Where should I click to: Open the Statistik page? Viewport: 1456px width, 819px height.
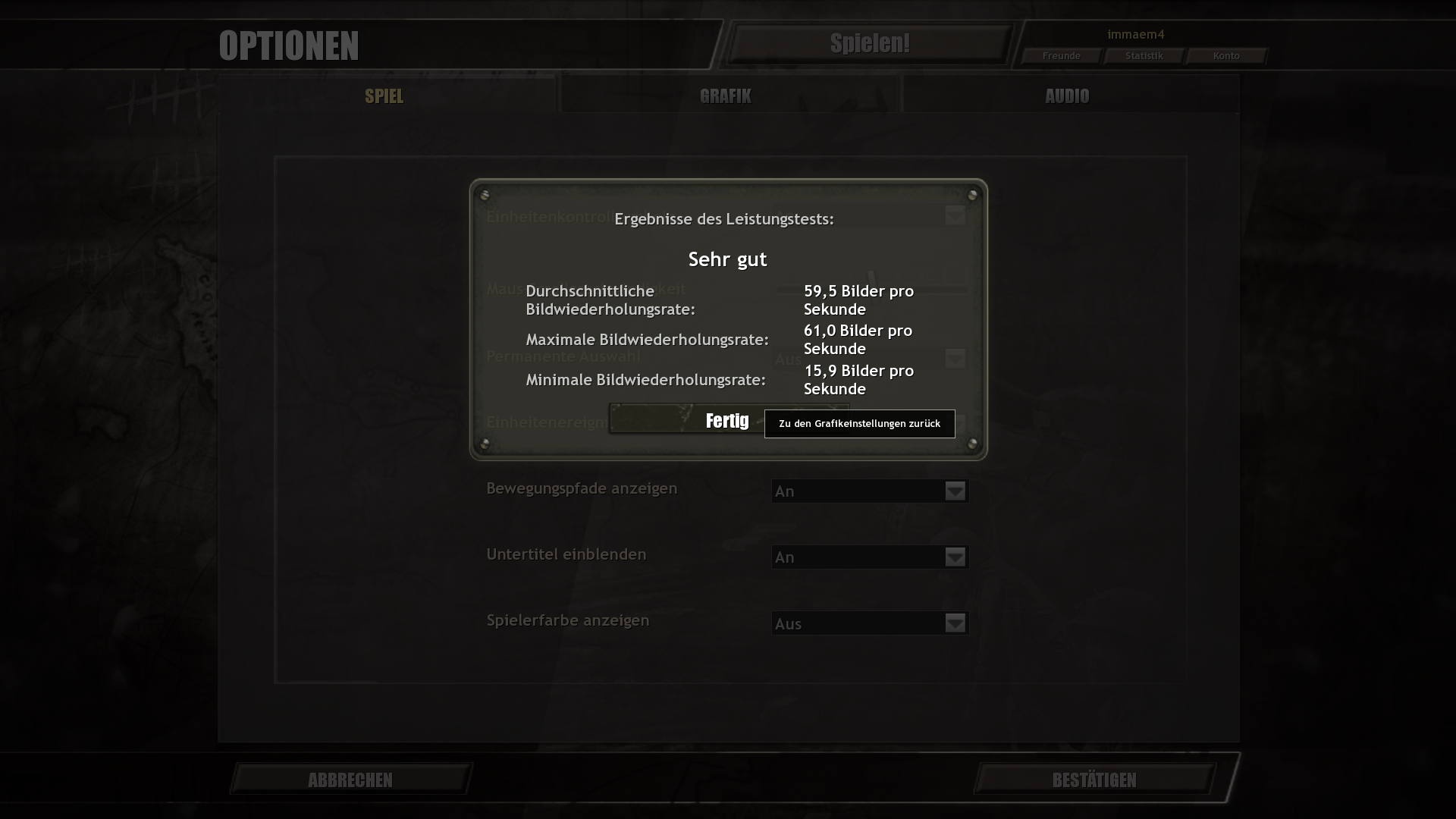click(x=1144, y=55)
